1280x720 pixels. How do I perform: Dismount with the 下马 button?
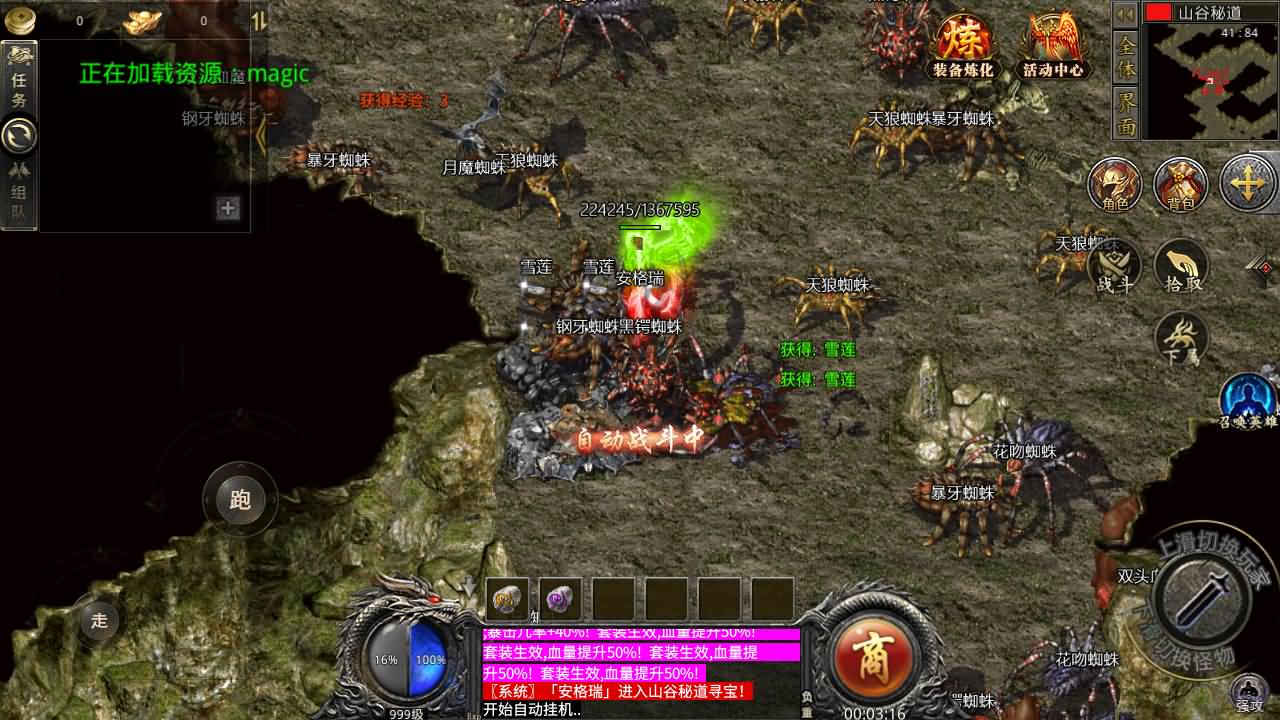point(1181,340)
